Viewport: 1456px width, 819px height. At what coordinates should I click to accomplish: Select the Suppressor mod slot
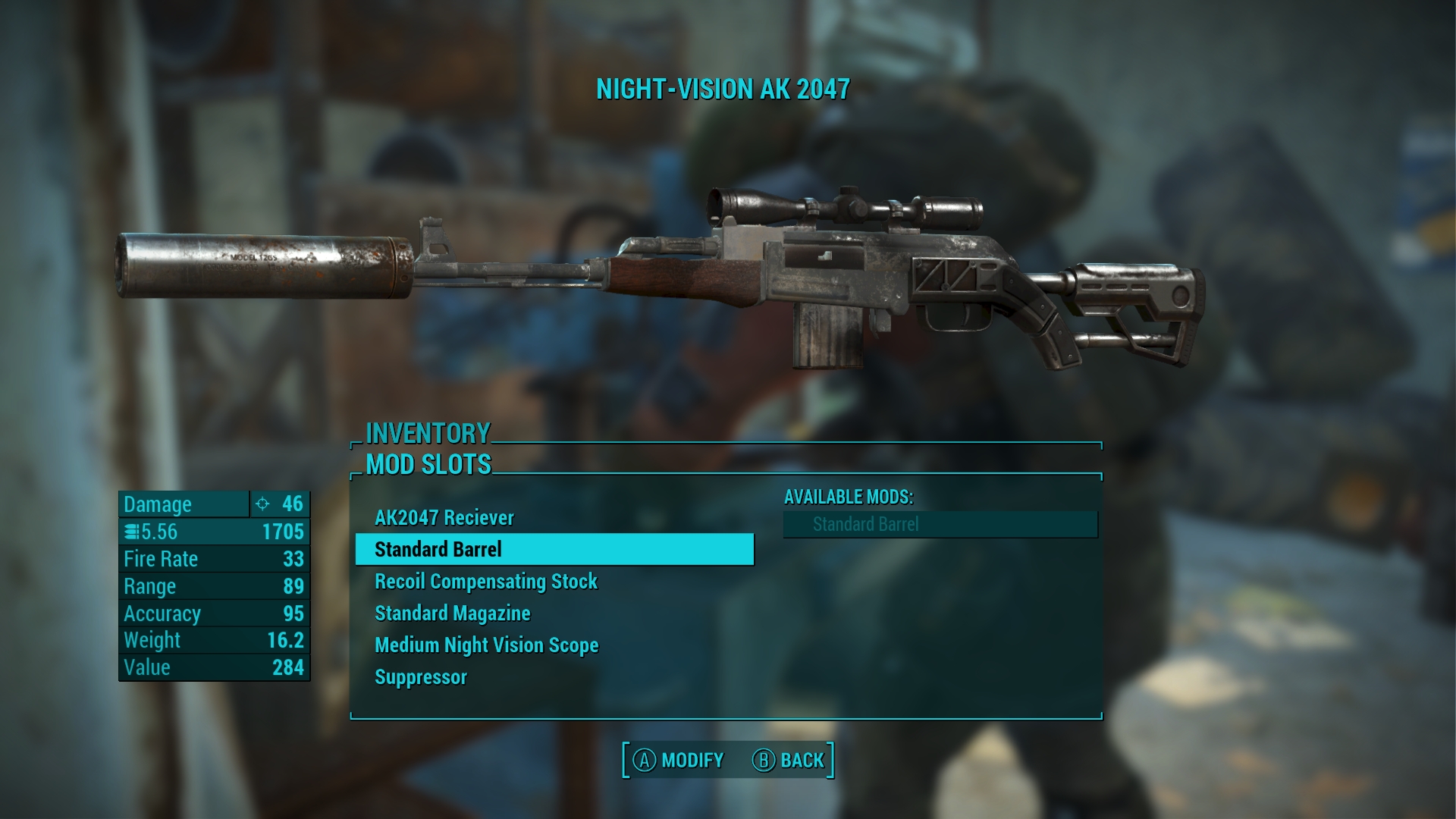[421, 677]
